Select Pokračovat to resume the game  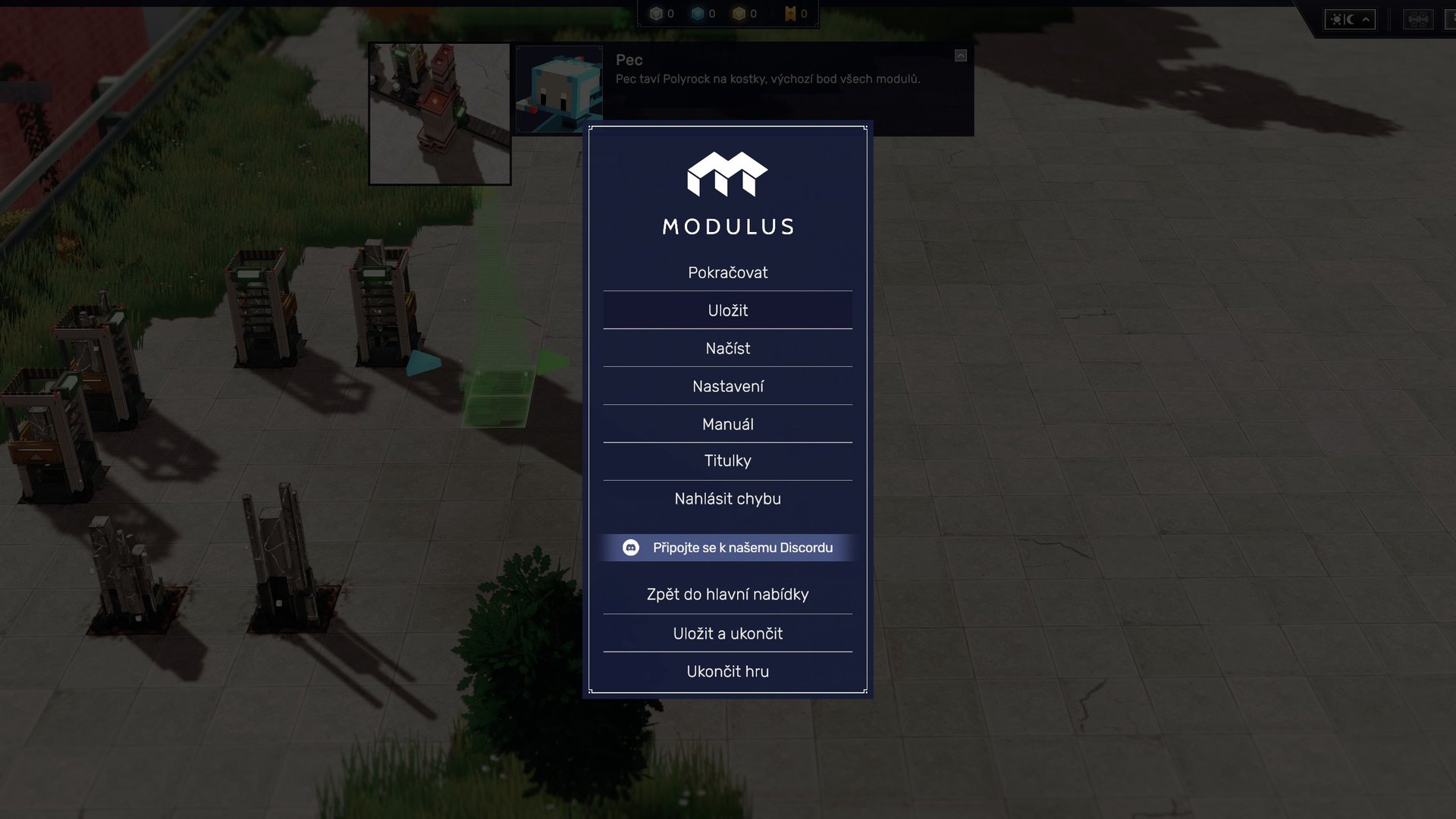tap(727, 272)
